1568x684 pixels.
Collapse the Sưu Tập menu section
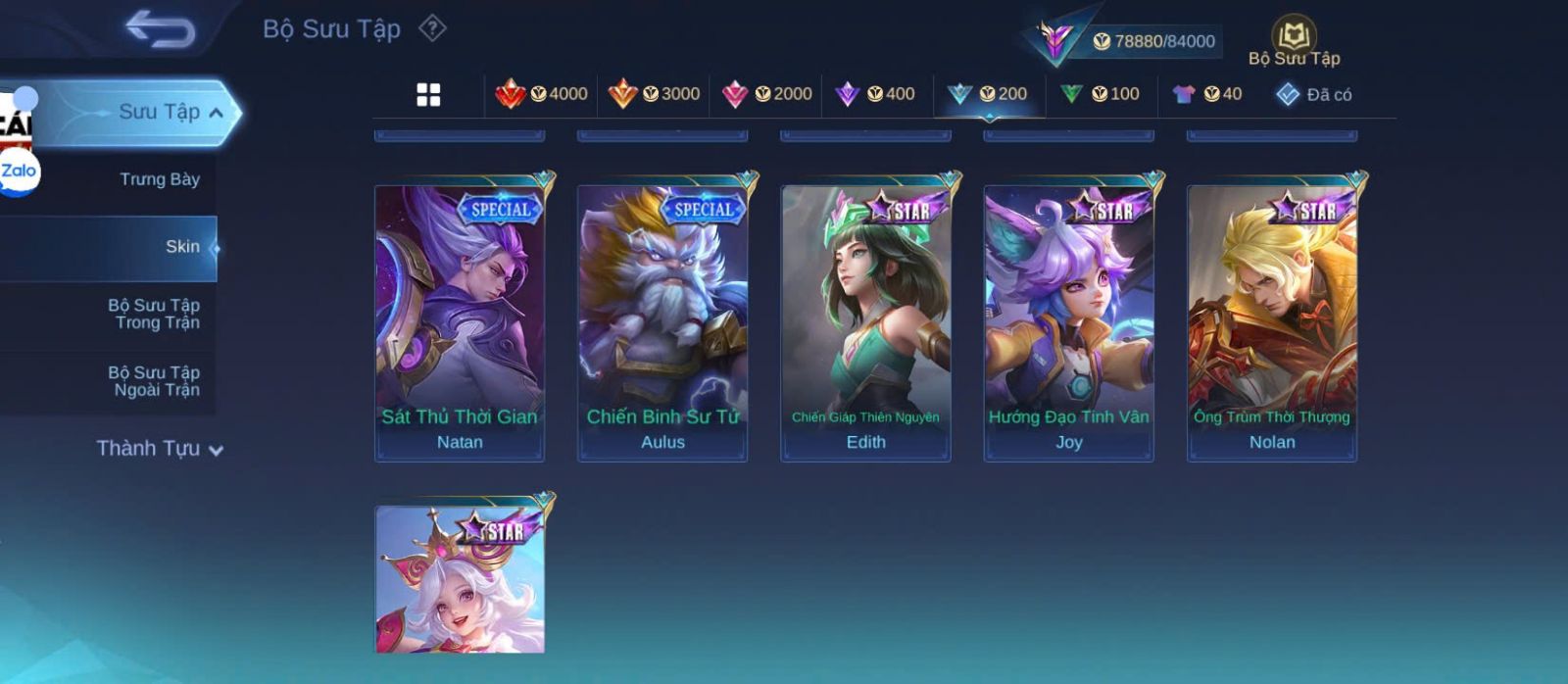coord(217,113)
